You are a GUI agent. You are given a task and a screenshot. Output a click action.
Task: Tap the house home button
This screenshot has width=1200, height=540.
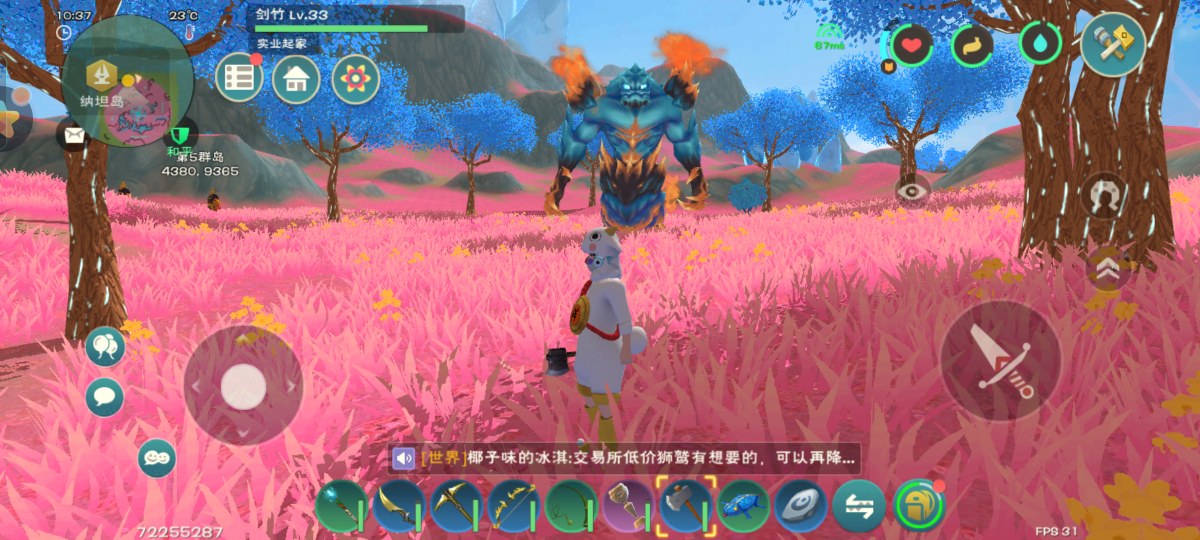pyautogui.click(x=296, y=78)
